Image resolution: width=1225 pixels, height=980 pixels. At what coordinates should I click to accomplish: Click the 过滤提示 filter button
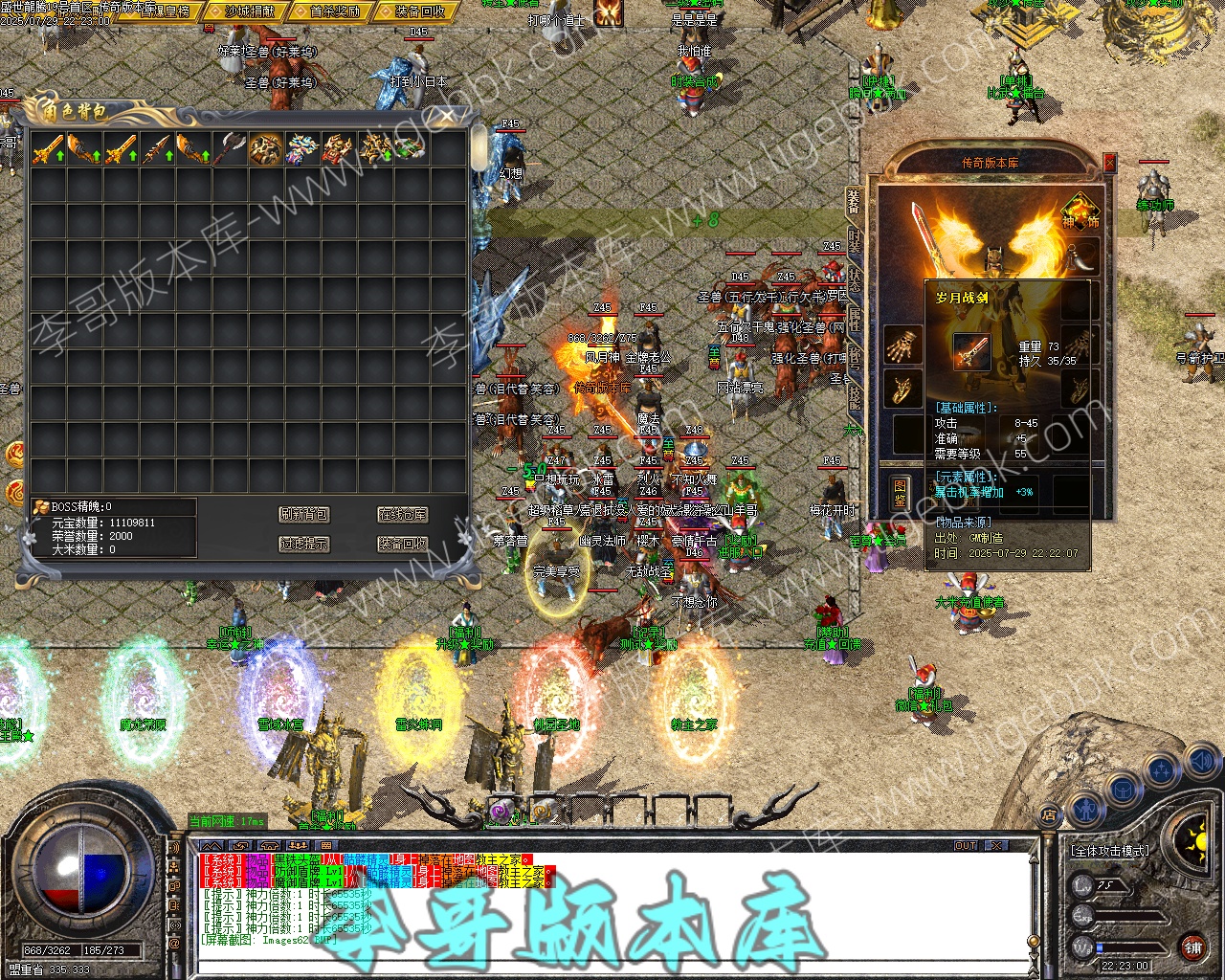tap(303, 544)
